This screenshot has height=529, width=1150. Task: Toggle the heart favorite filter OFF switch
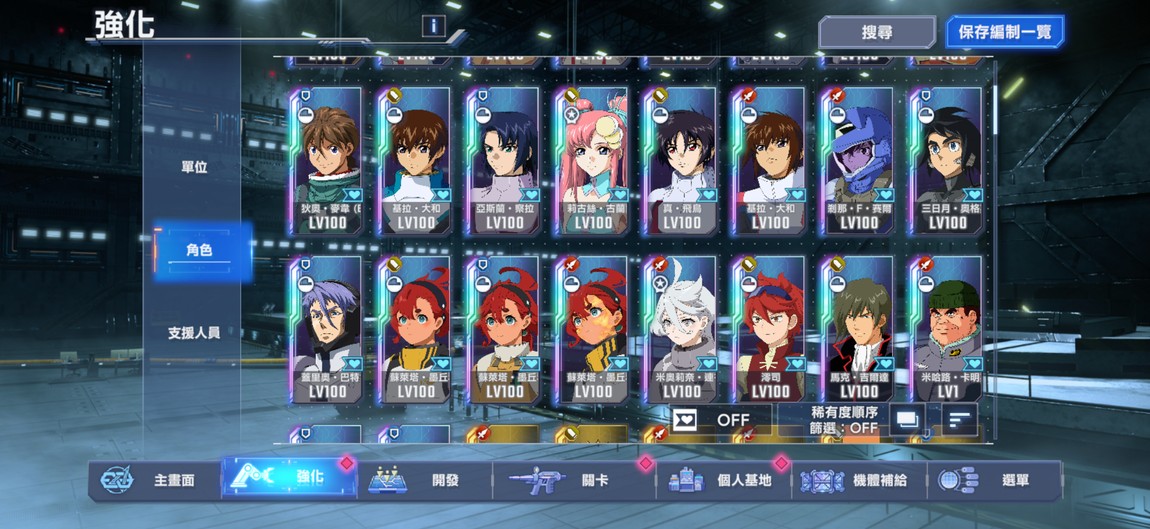(x=720, y=420)
